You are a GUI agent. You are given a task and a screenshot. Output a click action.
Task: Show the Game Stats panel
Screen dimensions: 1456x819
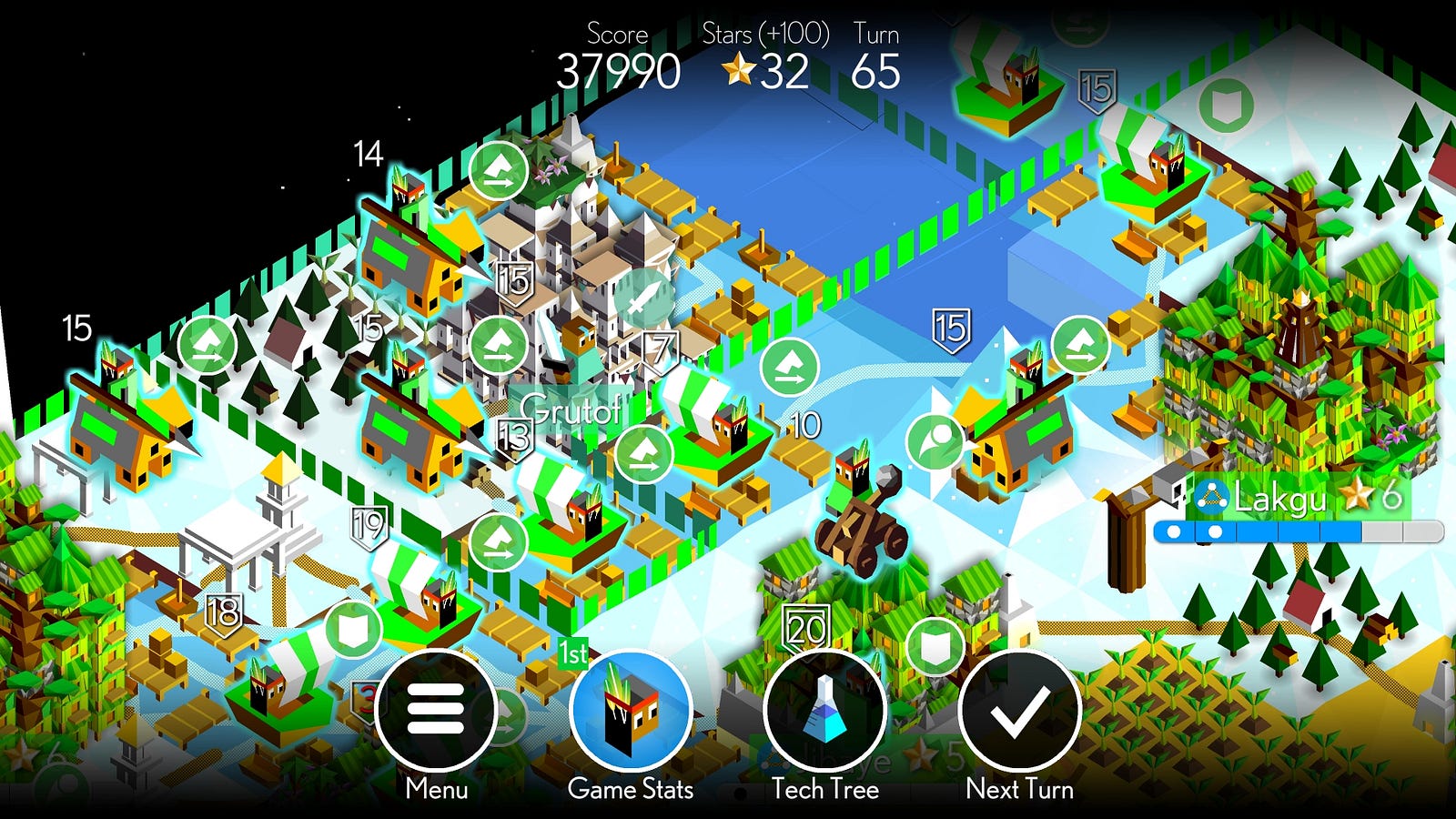pyautogui.click(x=631, y=711)
